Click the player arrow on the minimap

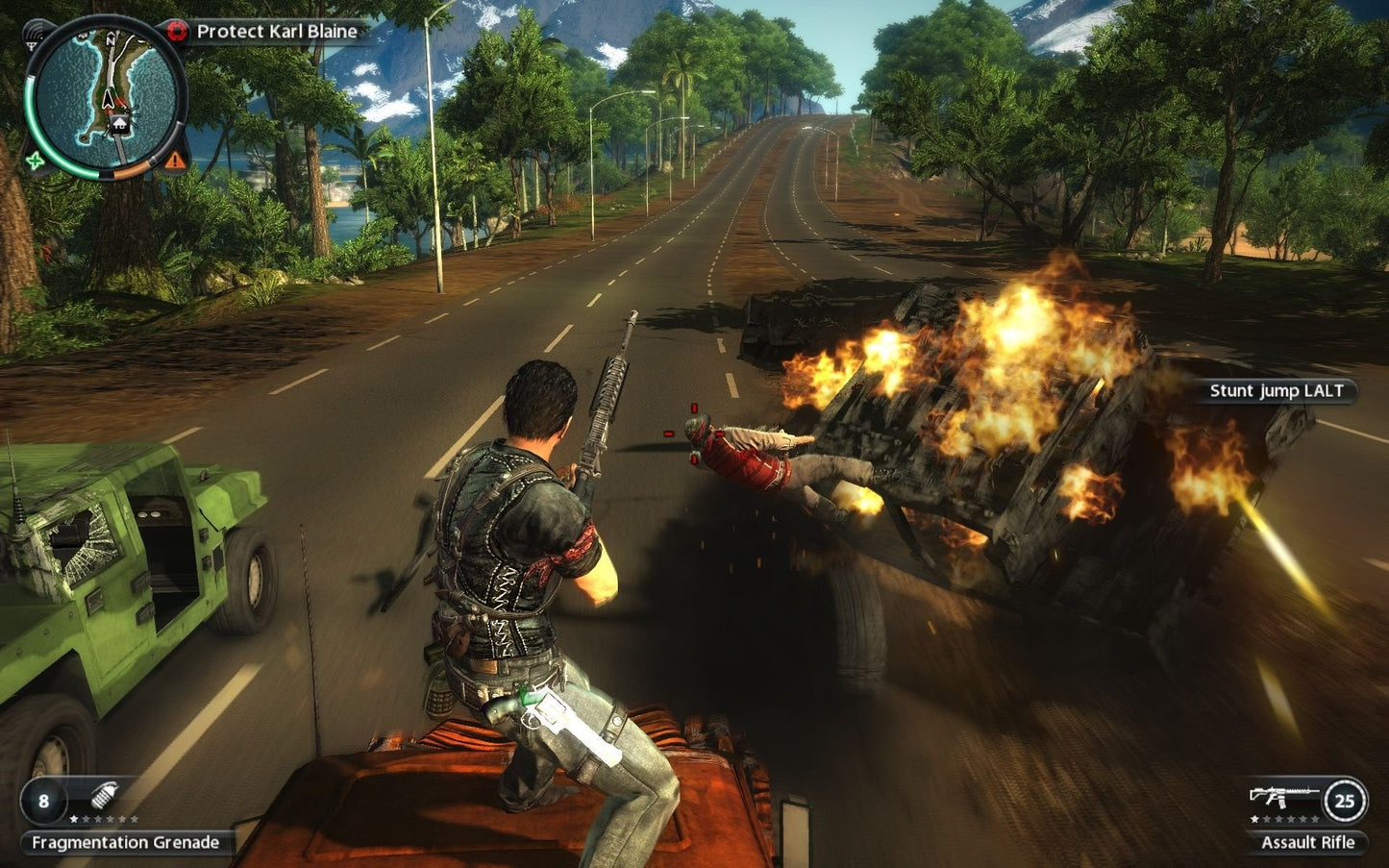point(109,98)
